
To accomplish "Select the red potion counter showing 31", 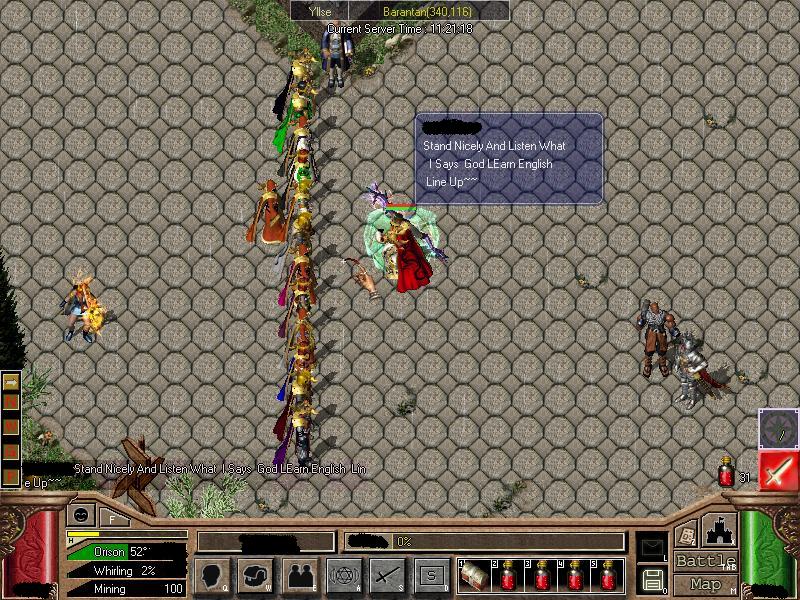I will tap(727, 476).
